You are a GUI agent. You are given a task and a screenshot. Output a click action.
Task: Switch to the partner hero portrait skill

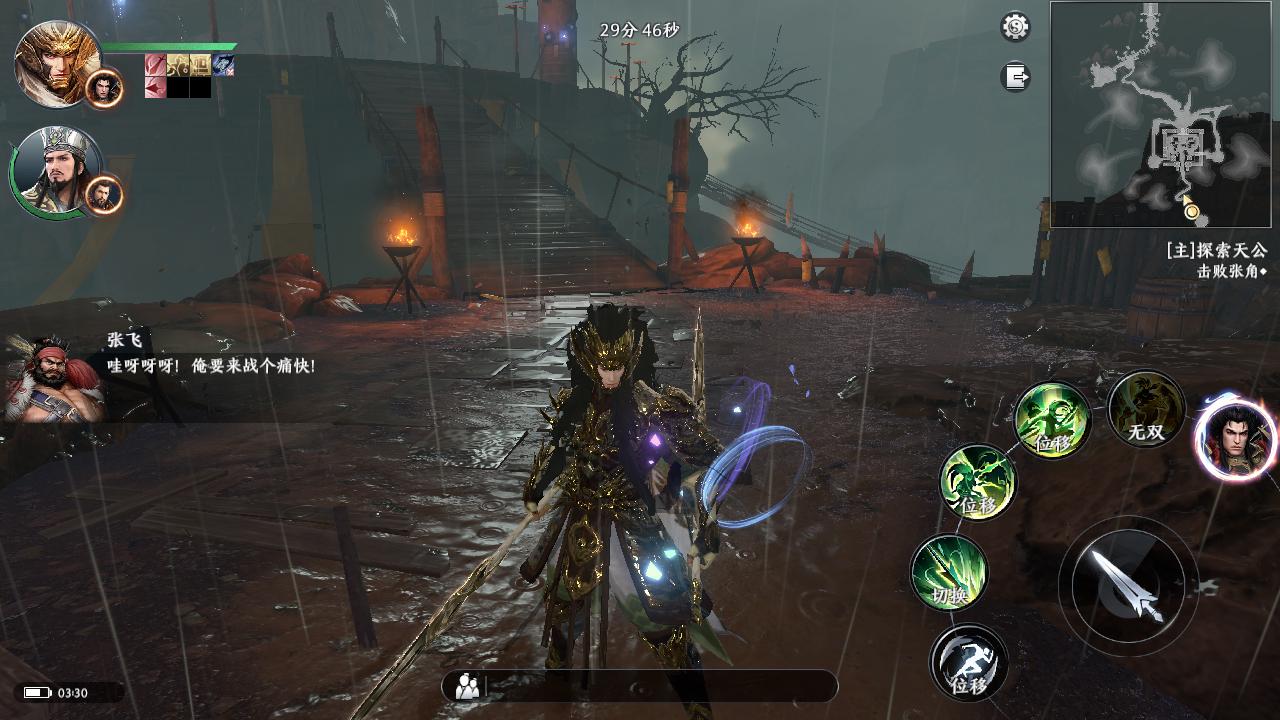1234,437
